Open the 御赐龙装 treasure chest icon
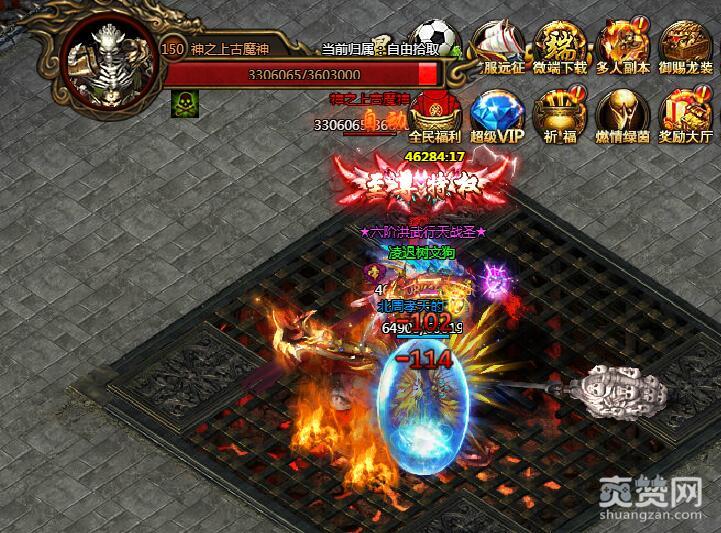Image resolution: width=721 pixels, height=533 pixels. click(x=686, y=43)
